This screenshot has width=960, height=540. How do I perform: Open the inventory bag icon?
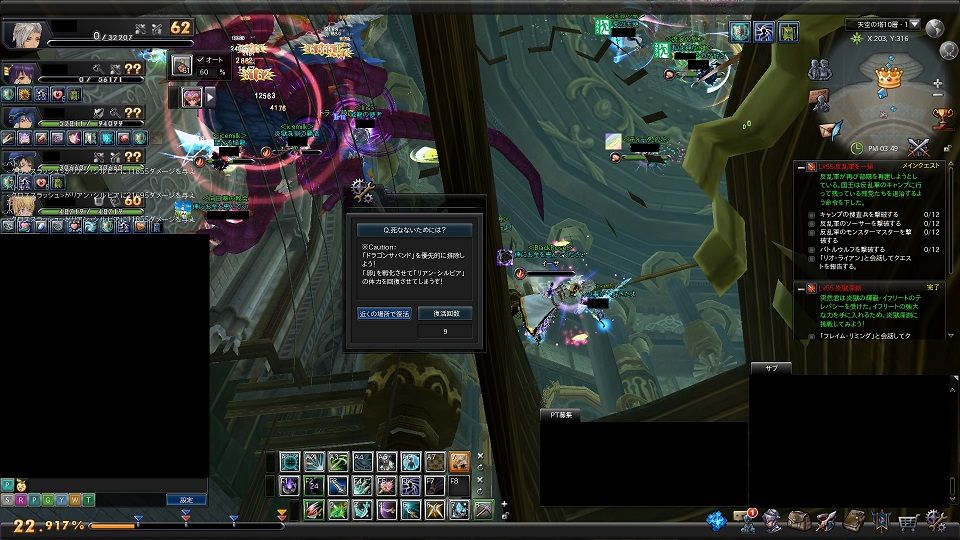coord(799,521)
